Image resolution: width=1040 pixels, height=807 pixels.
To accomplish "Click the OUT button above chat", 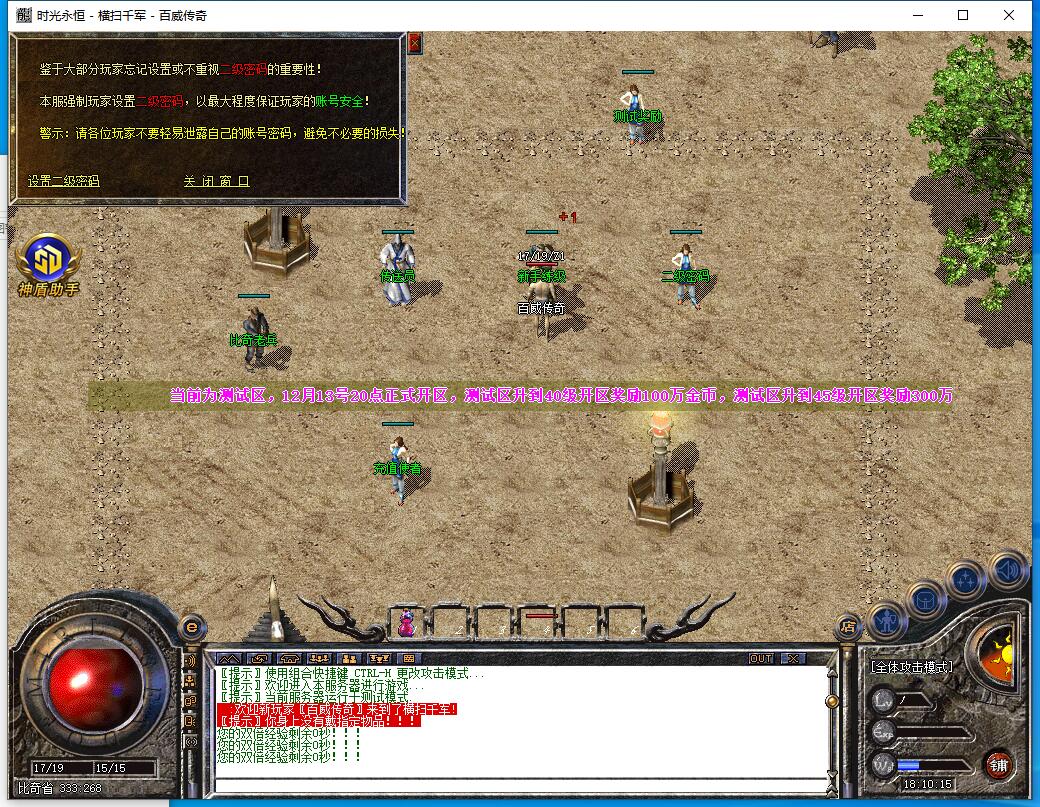I will tap(761, 658).
